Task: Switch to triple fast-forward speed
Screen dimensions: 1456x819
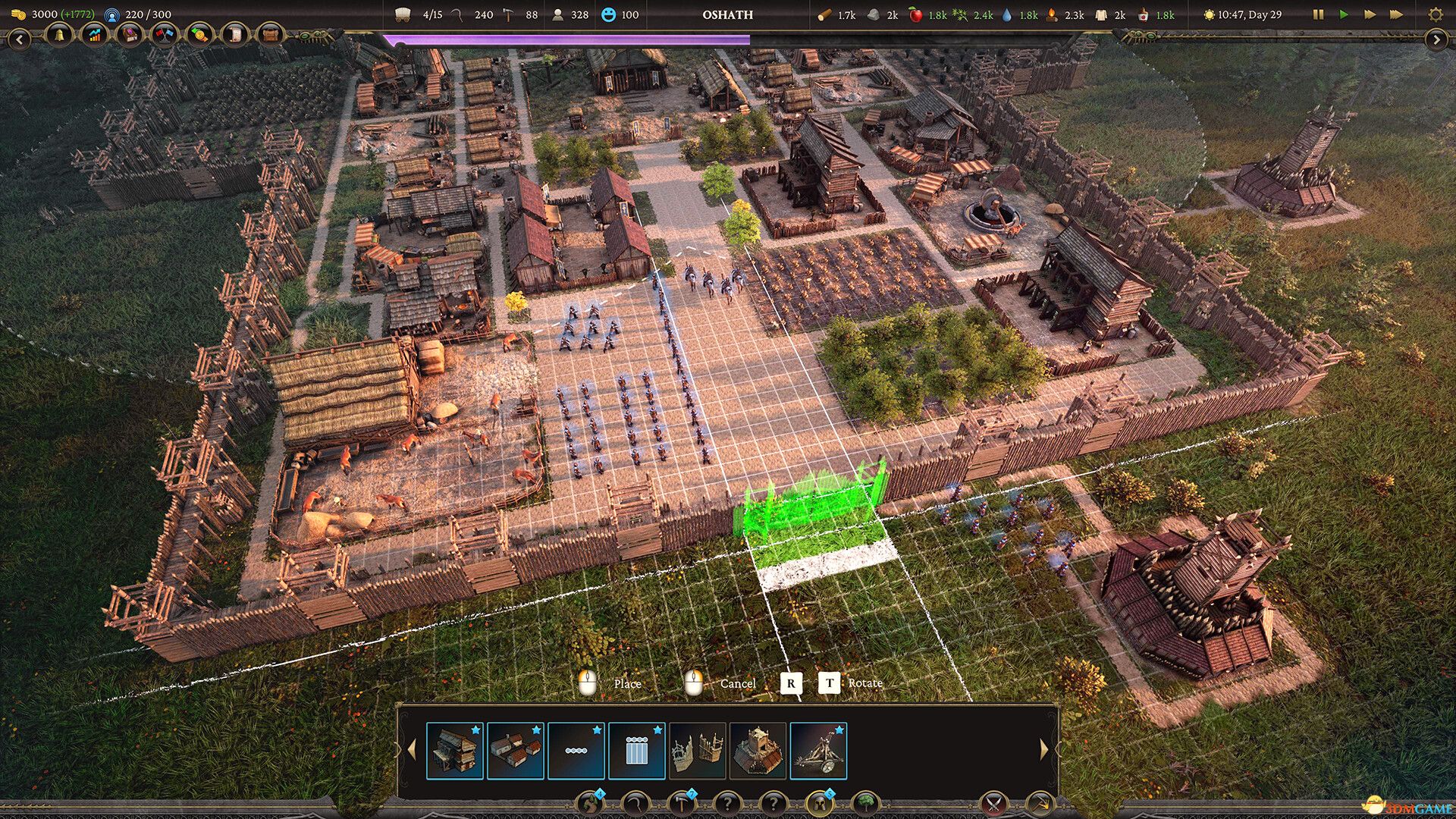Action: pyautogui.click(x=1396, y=14)
